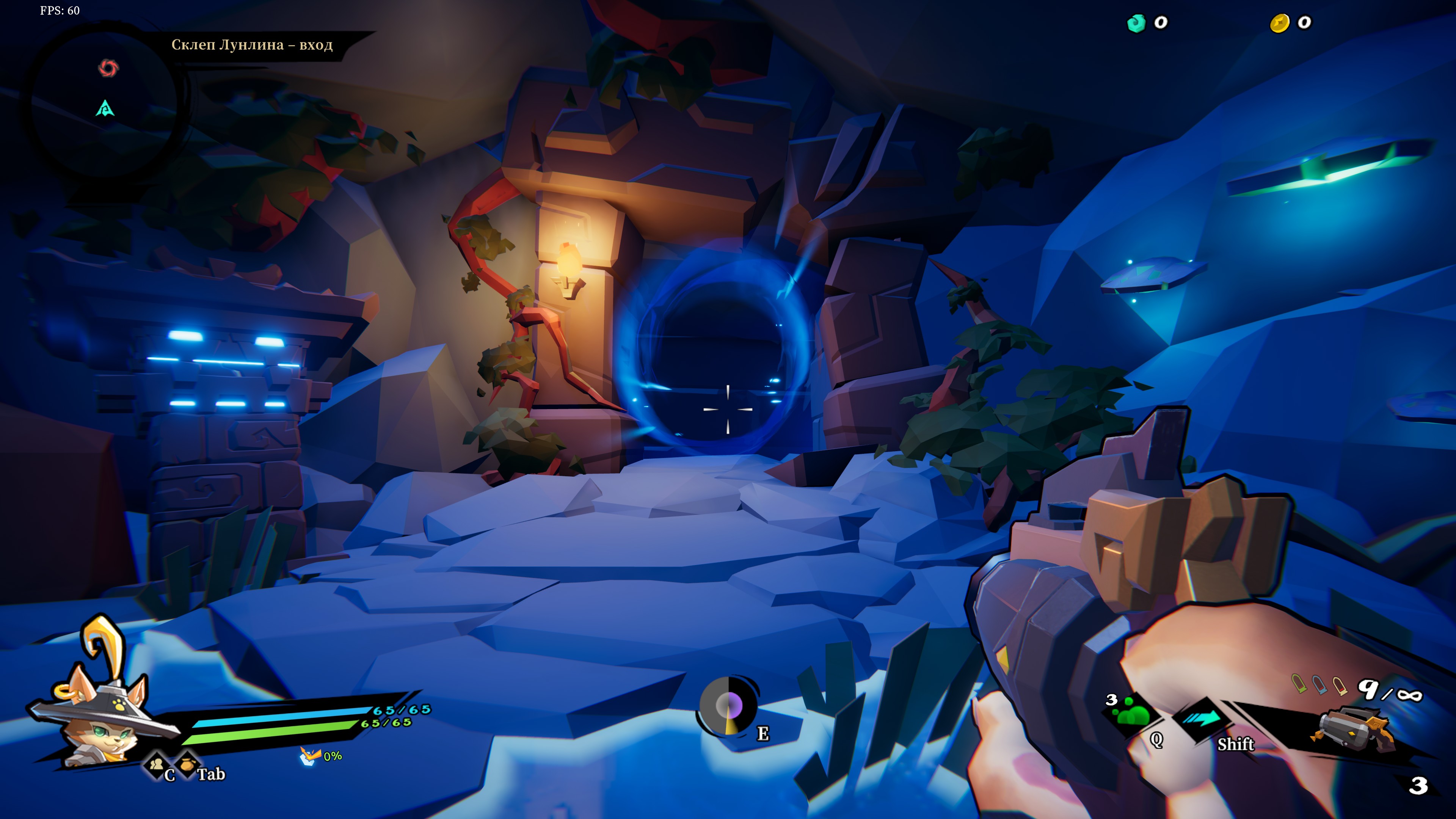This screenshot has width=1456, height=819.
Task: Select the equipped revolver weapon icon
Action: tap(1351, 730)
